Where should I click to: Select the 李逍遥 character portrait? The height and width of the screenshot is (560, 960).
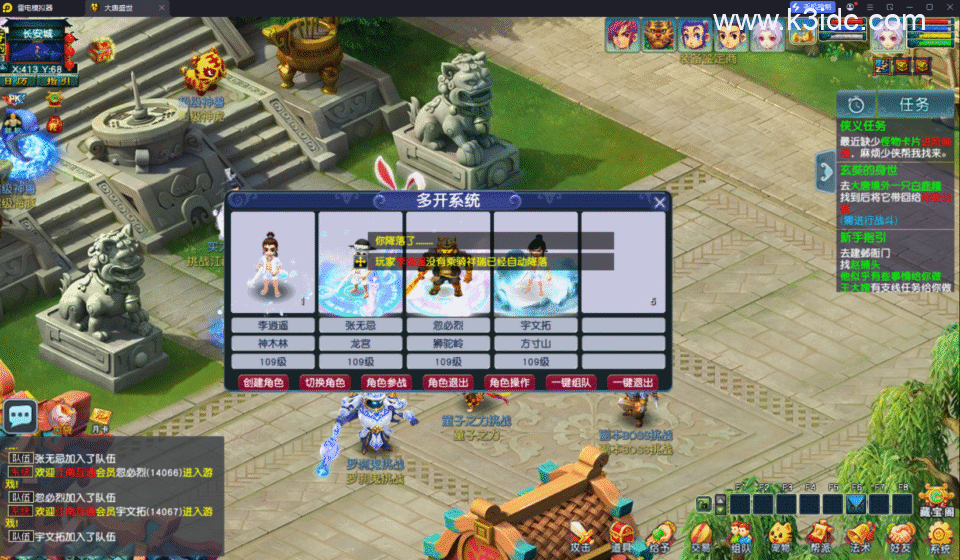tap(273, 262)
